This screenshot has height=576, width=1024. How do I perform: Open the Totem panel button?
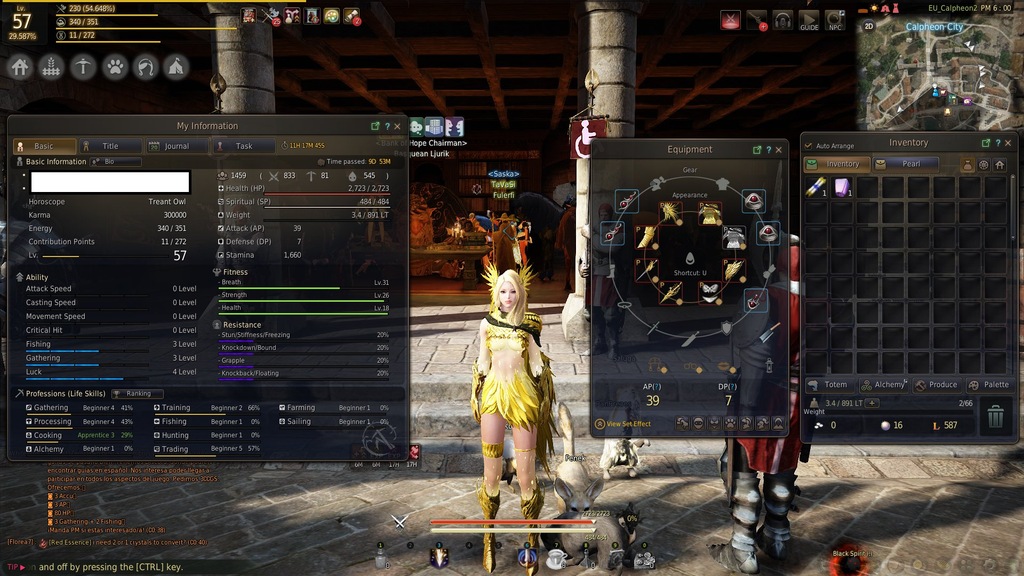(829, 385)
